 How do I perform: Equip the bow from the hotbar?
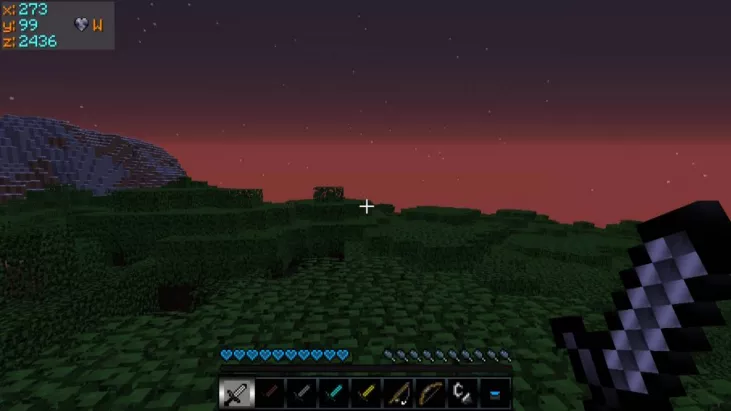[x=430, y=393]
